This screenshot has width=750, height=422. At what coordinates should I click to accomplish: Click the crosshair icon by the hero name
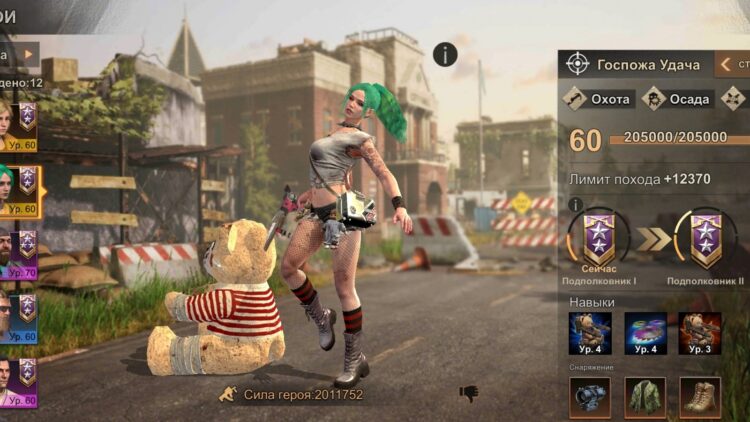click(x=577, y=64)
